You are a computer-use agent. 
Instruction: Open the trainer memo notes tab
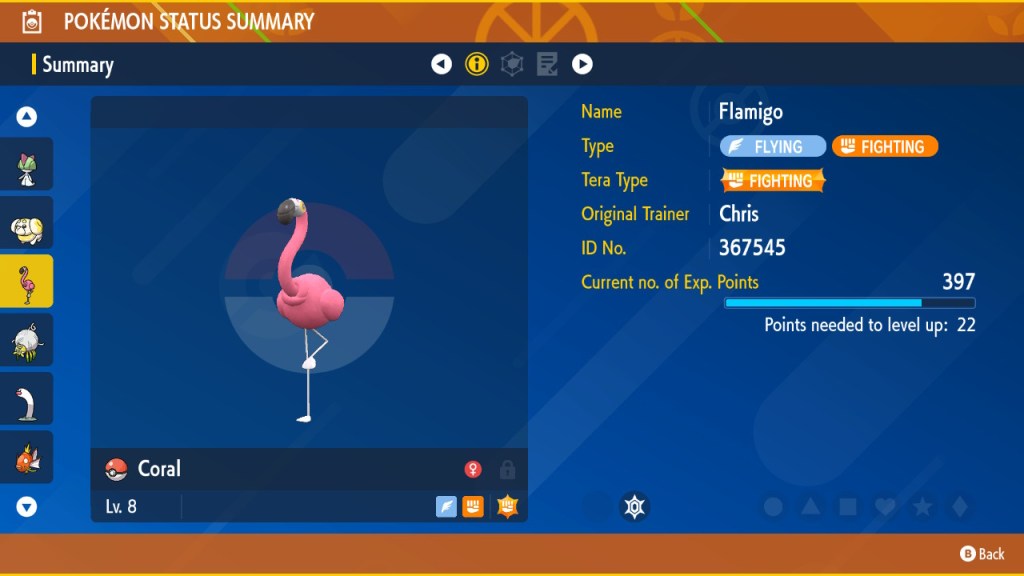point(547,65)
